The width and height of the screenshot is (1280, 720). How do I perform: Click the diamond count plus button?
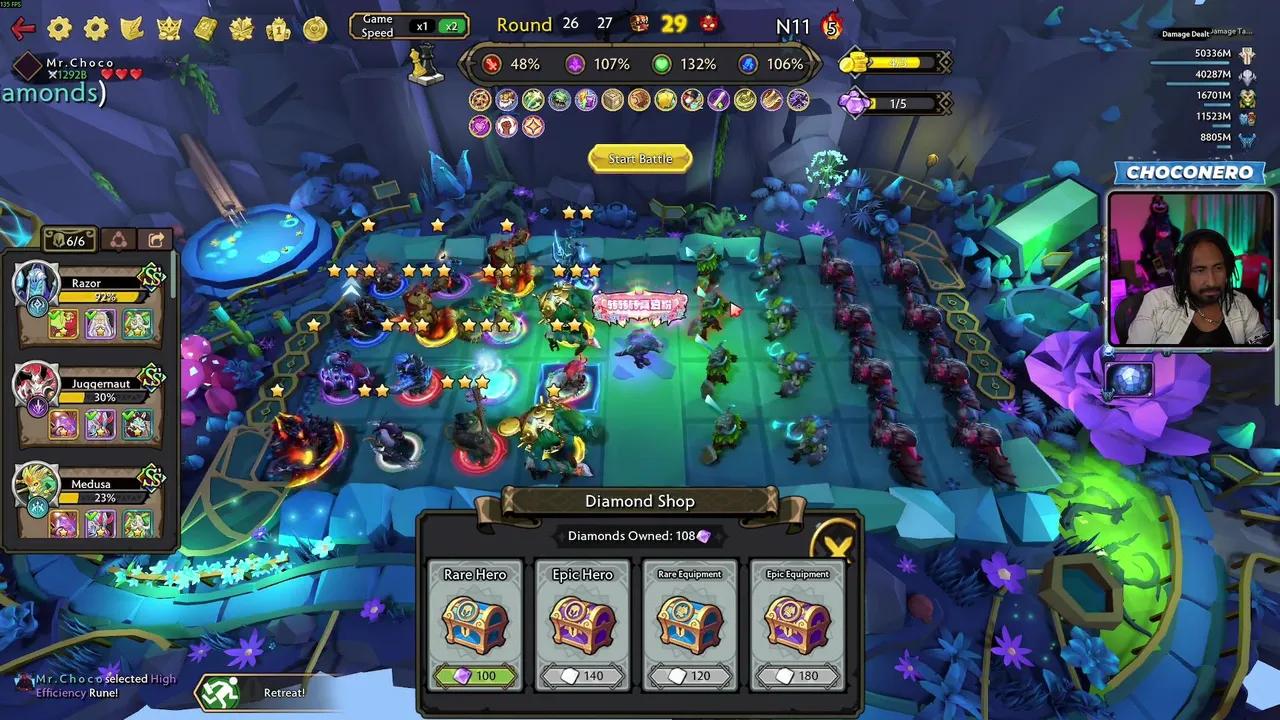942,103
